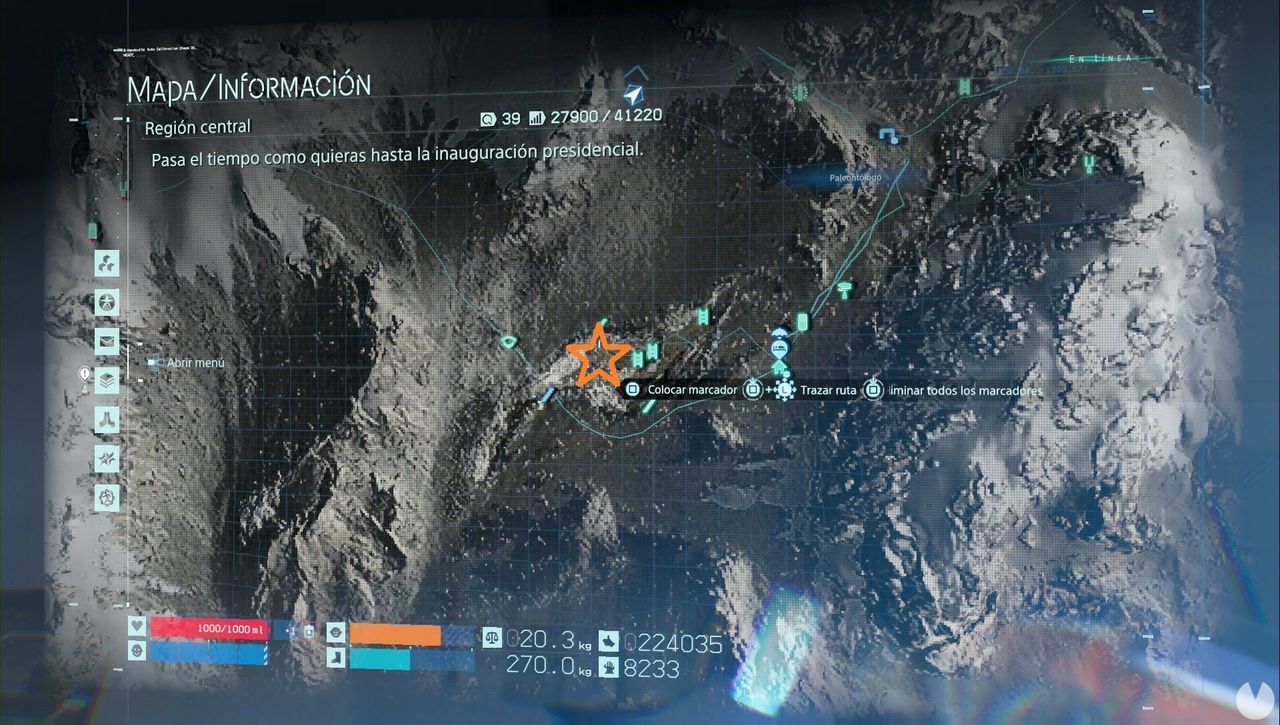Image resolution: width=1280 pixels, height=725 pixels.
Task: Select the layers icon on the left sidebar
Action: coord(108,378)
